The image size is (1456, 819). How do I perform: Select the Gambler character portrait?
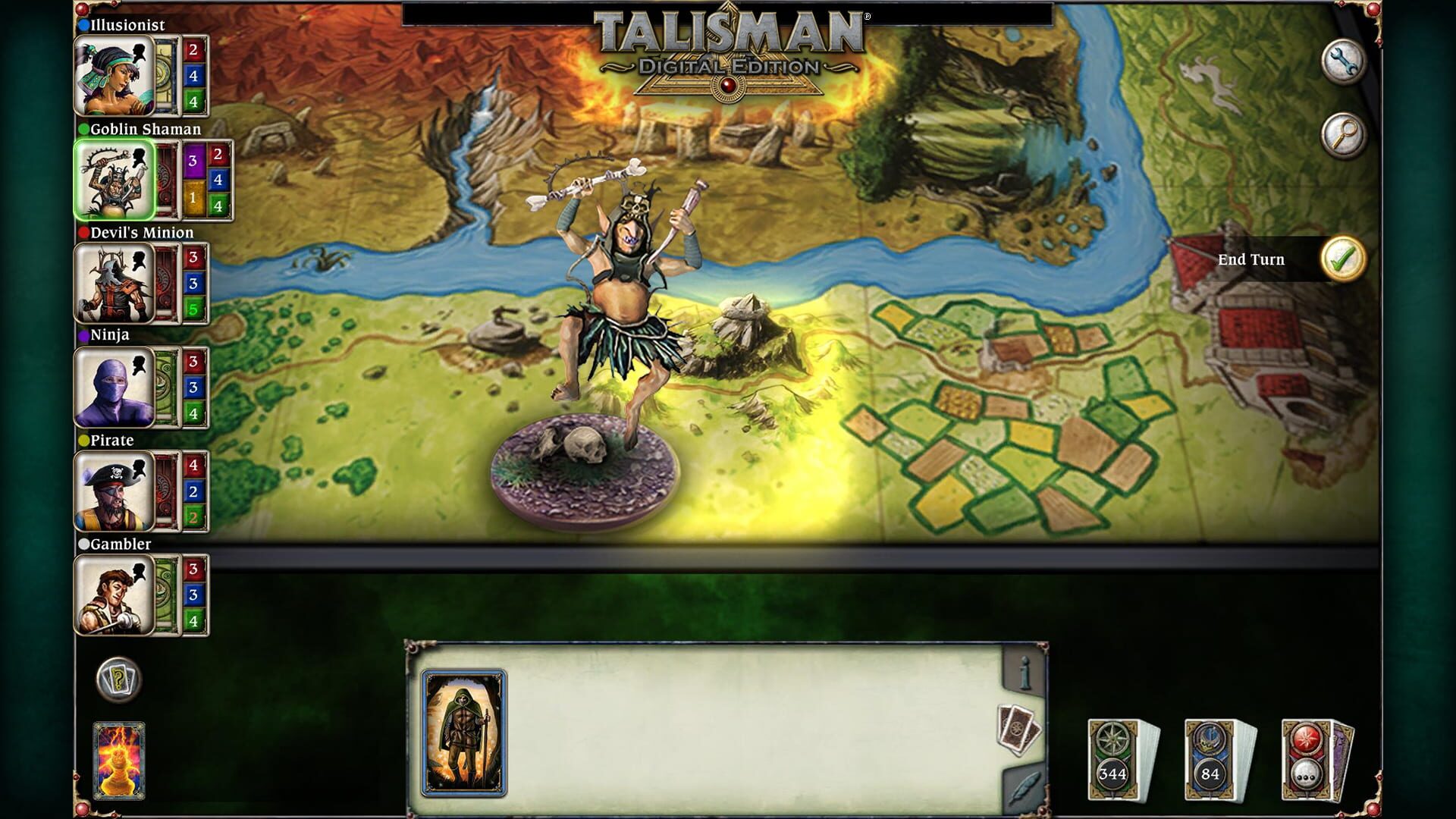(112, 595)
